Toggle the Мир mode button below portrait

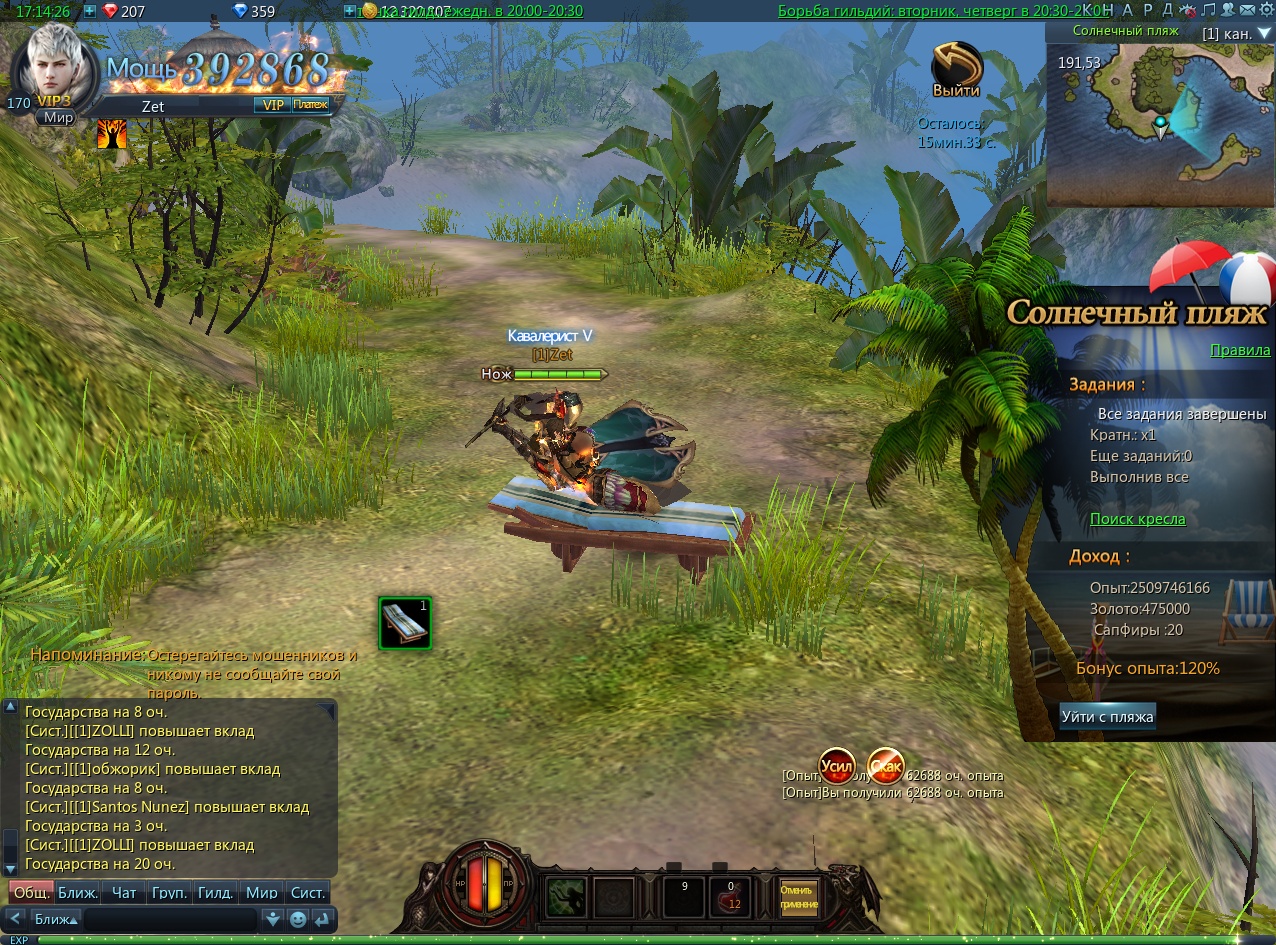[x=56, y=118]
